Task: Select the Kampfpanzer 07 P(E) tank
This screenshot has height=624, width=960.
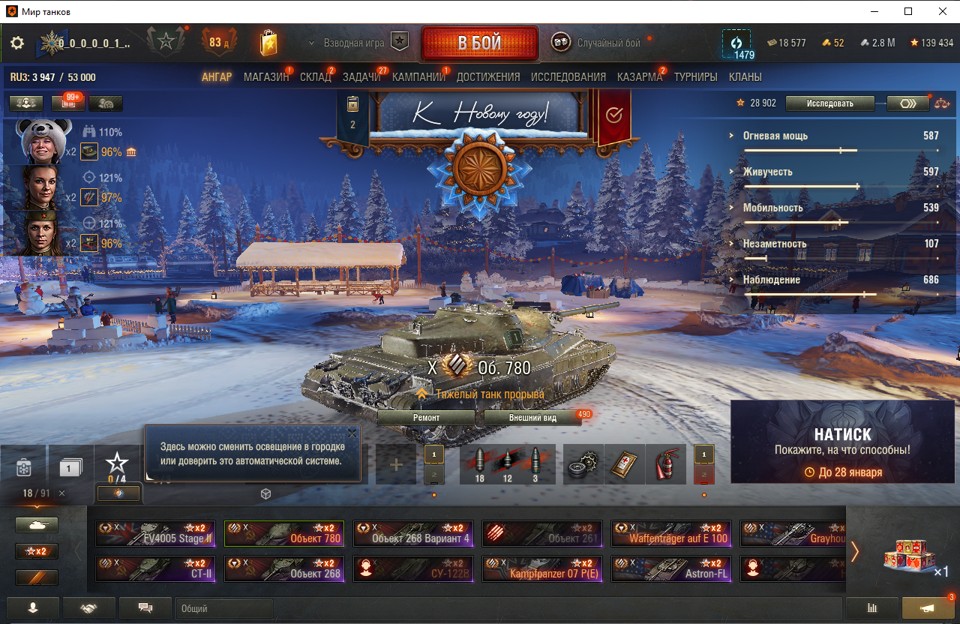Action: coord(541,570)
